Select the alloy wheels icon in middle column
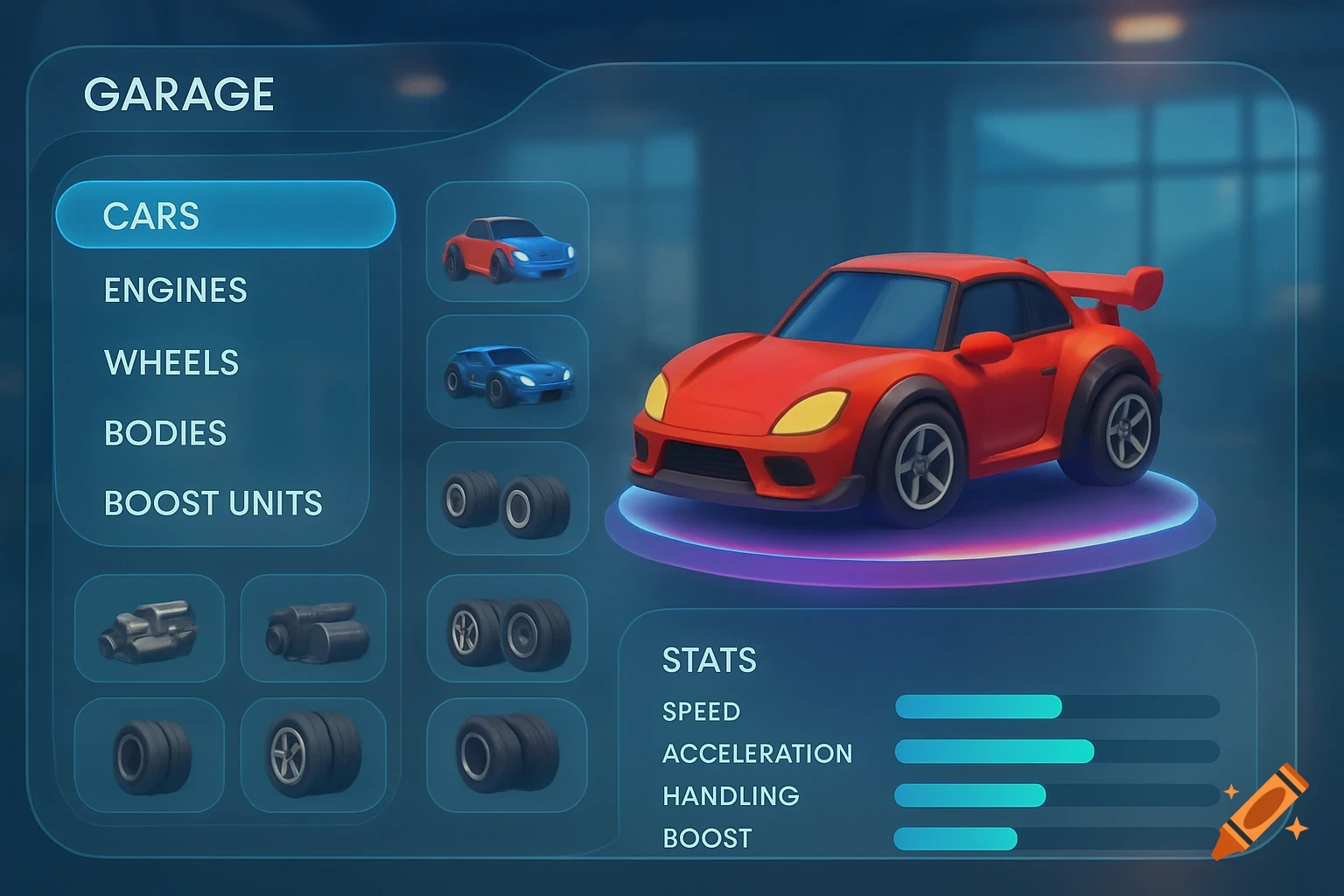Screen dimensions: 1344x896 507,632
